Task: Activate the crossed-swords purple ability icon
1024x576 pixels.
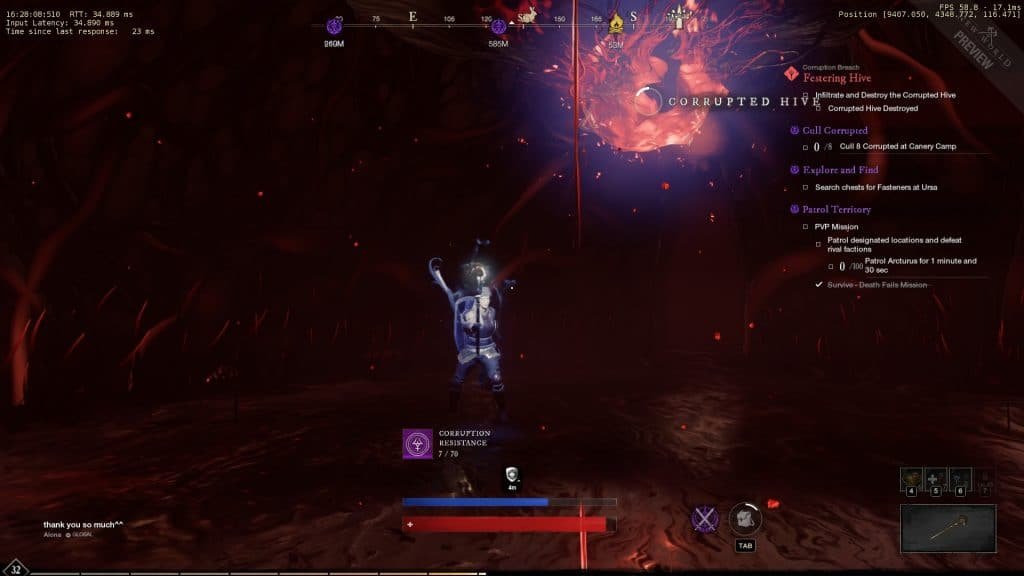Action: tap(706, 519)
